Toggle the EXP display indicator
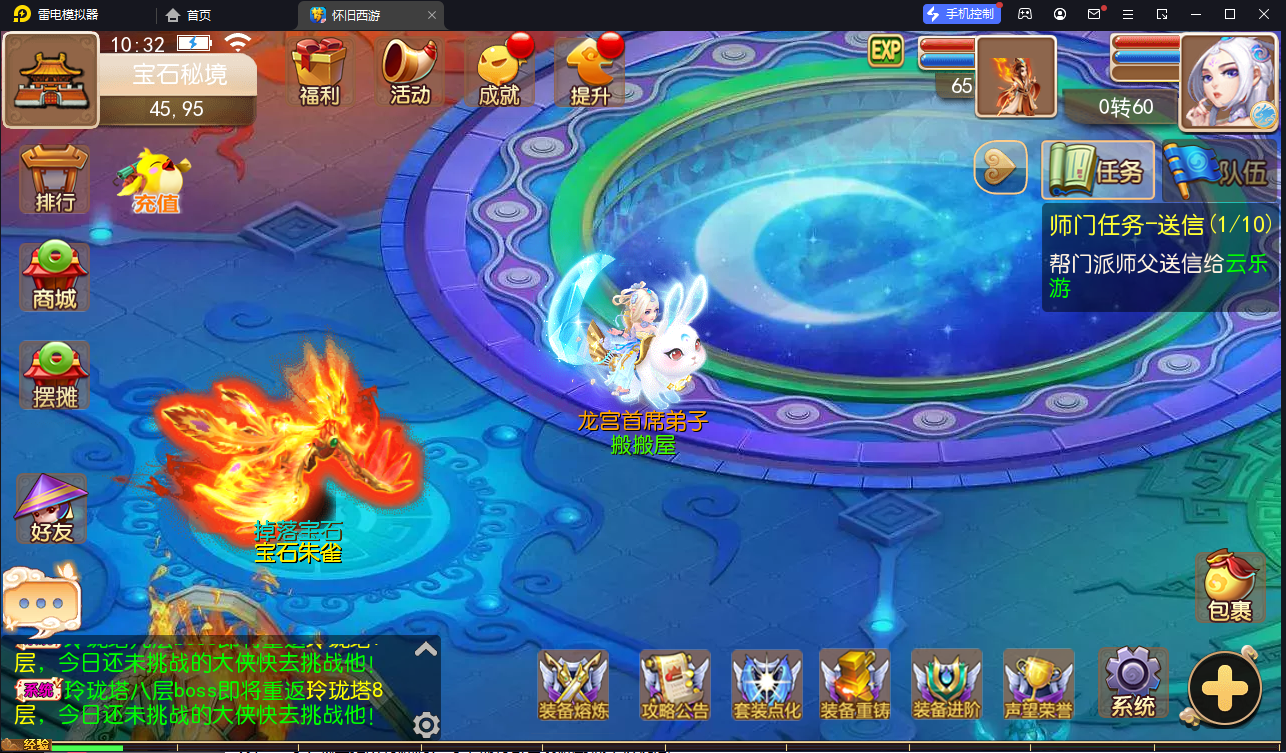 pyautogui.click(x=884, y=50)
